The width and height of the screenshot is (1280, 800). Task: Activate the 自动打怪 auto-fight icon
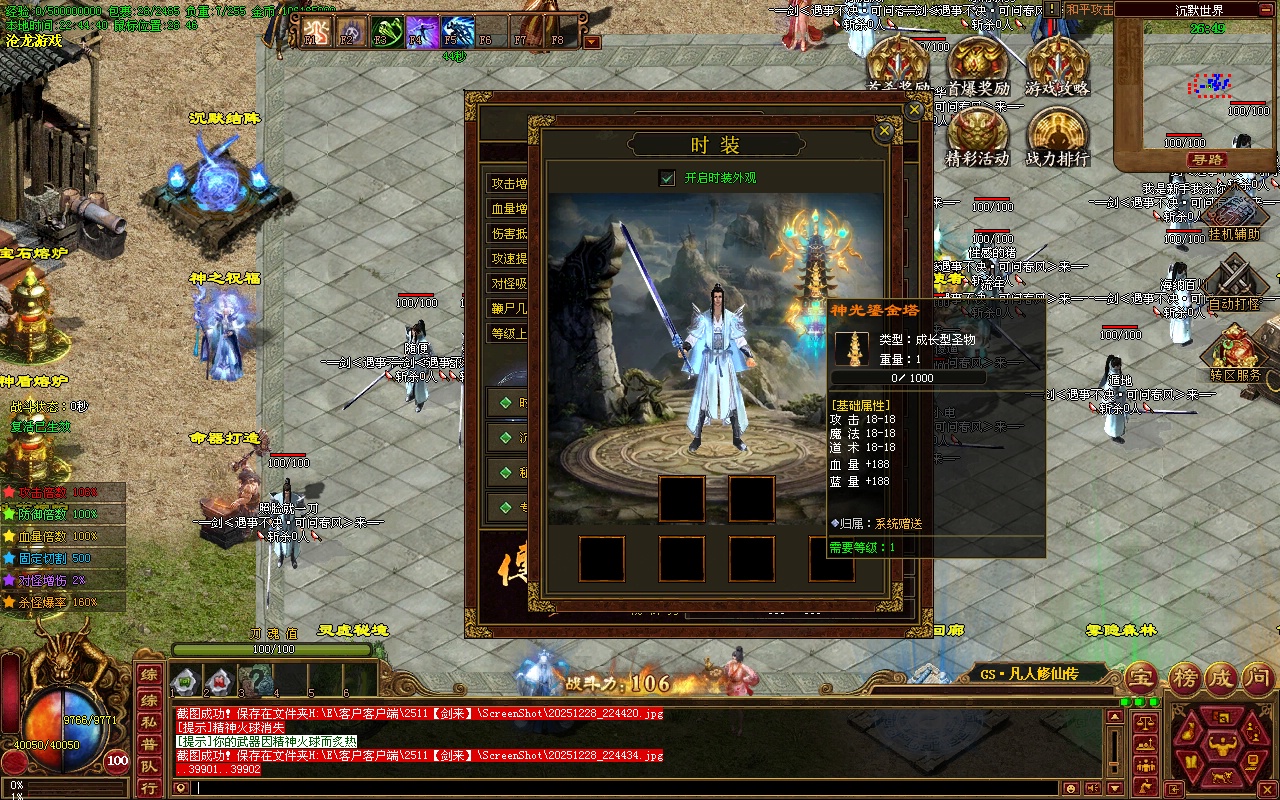click(x=1234, y=280)
